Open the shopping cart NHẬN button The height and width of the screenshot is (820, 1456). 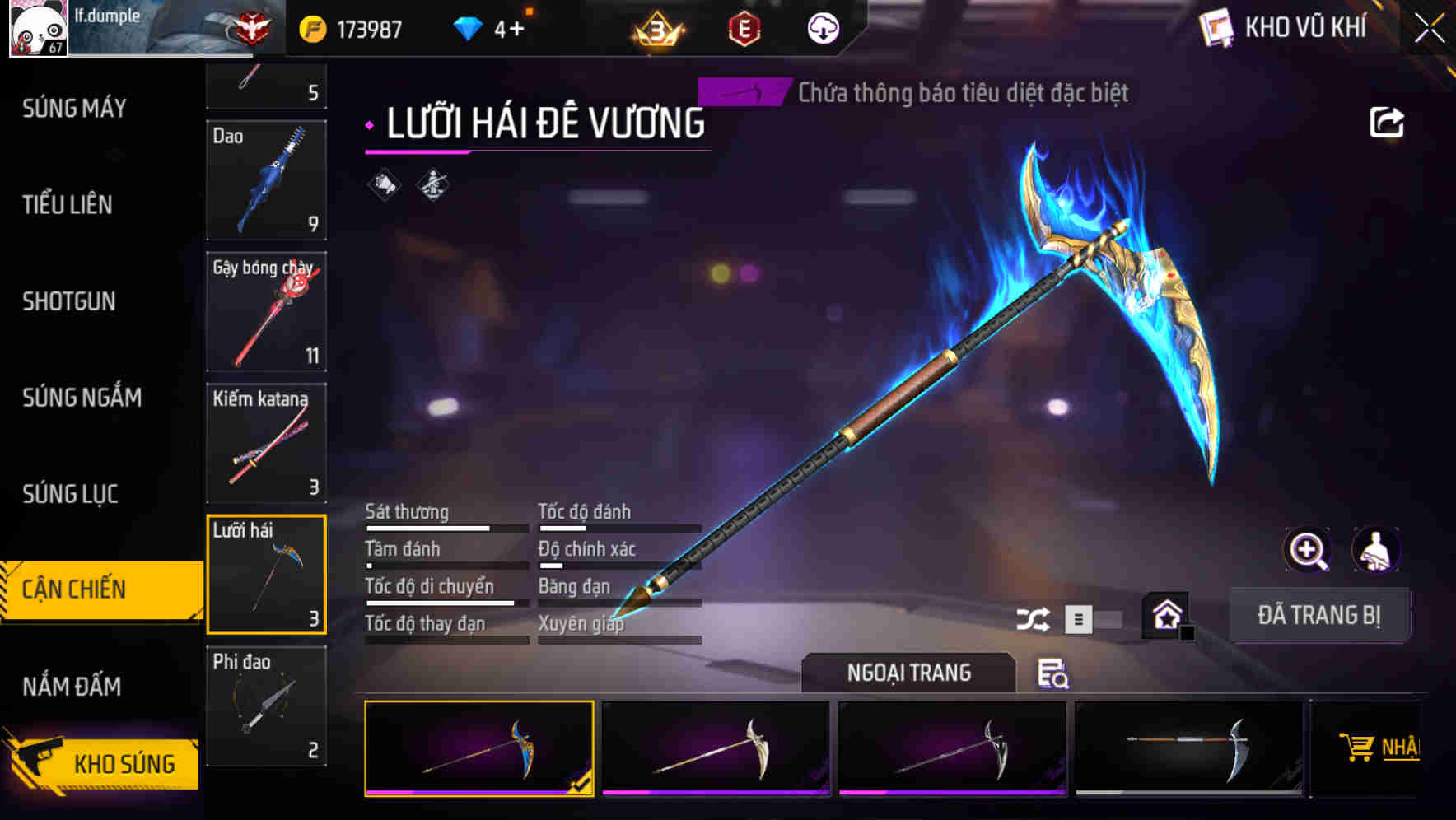pos(1384,748)
